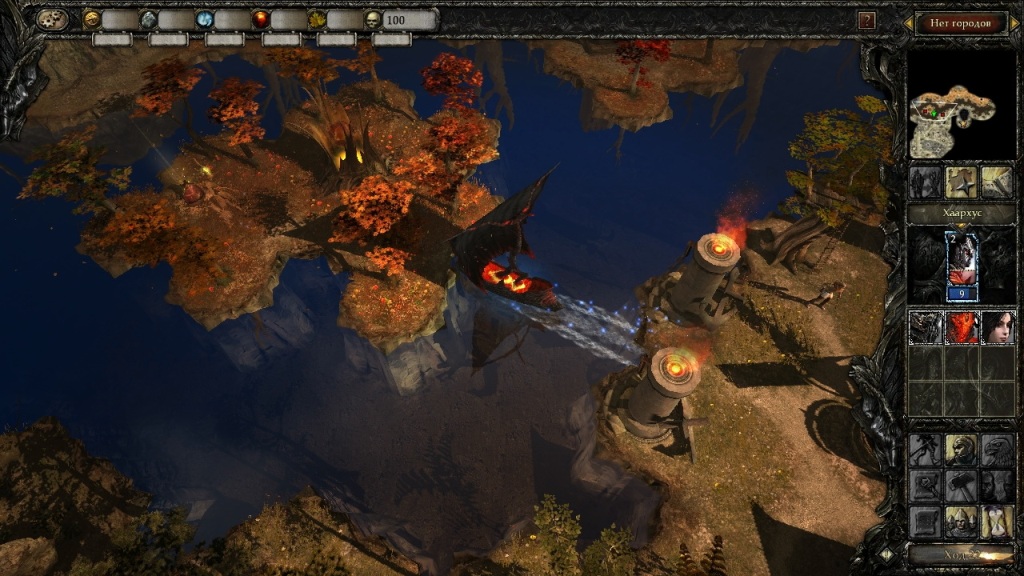The height and width of the screenshot is (576, 1024).
Task: Open the three soldiers army icon
Action: pos(961,520)
